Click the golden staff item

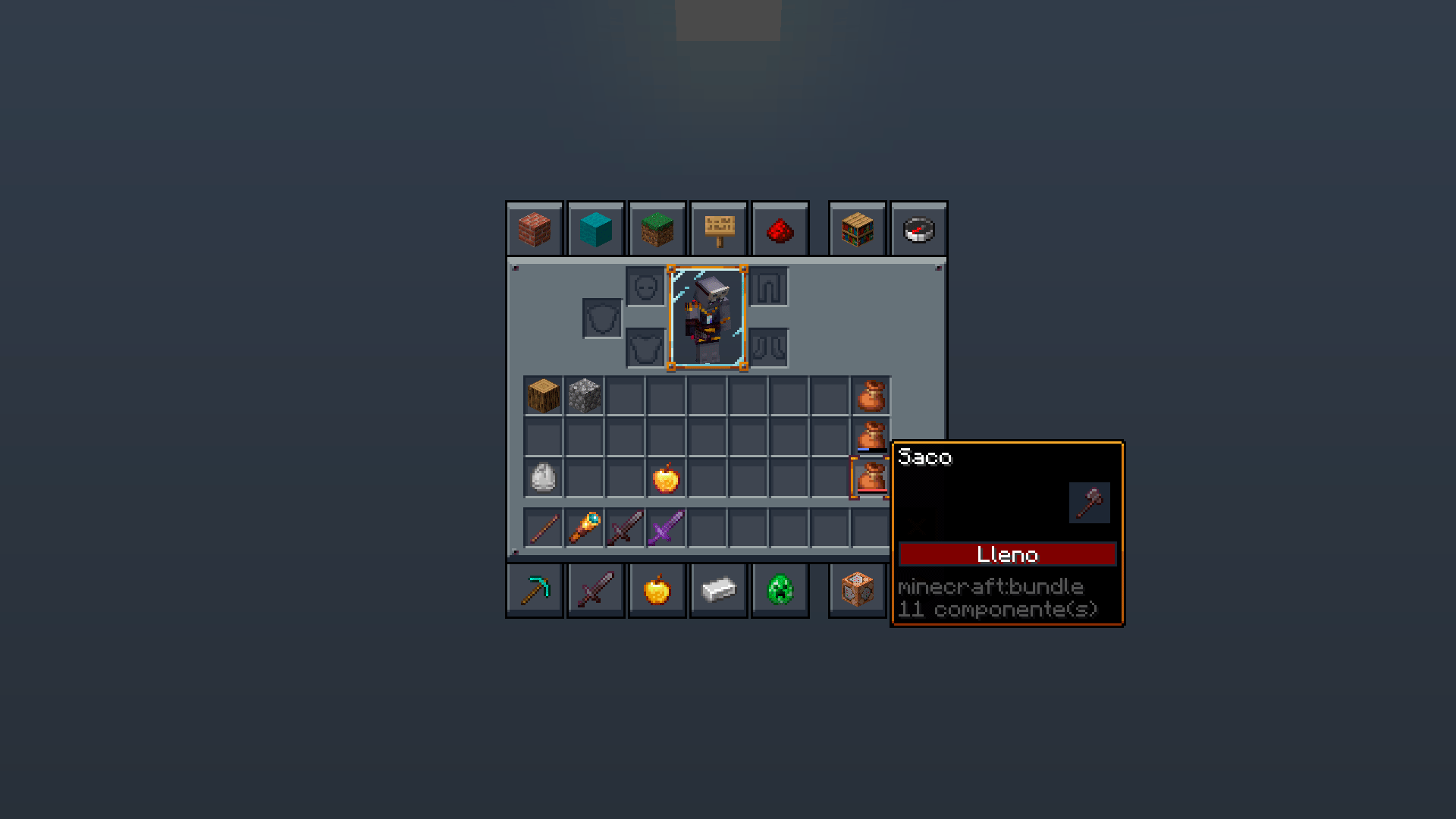coord(583,527)
